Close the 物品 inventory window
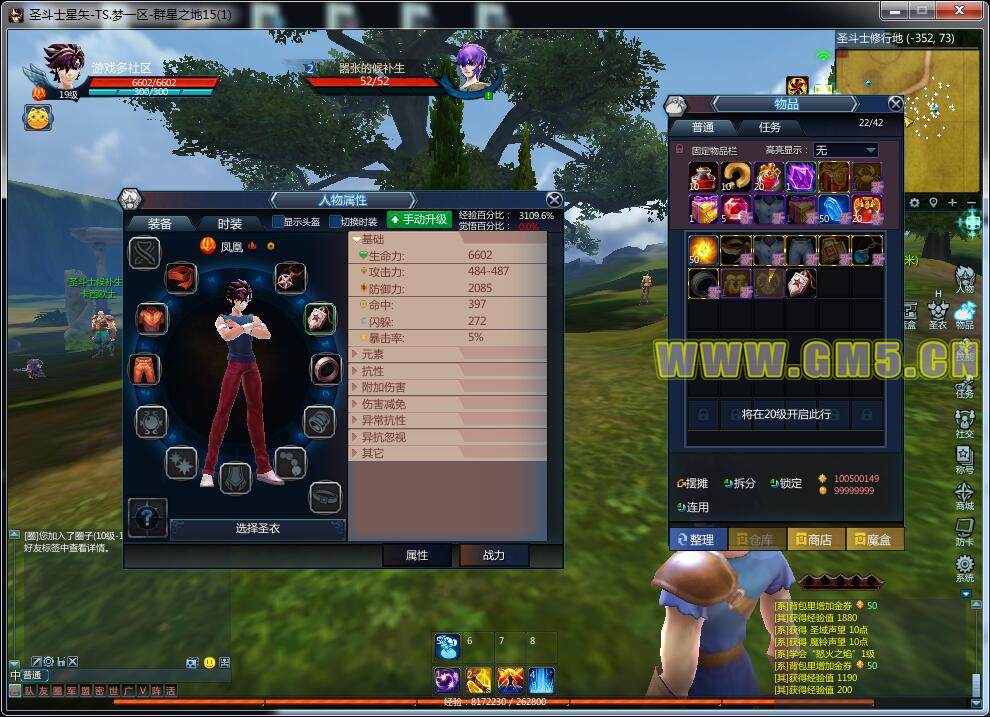Image resolution: width=990 pixels, height=717 pixels. click(x=895, y=103)
